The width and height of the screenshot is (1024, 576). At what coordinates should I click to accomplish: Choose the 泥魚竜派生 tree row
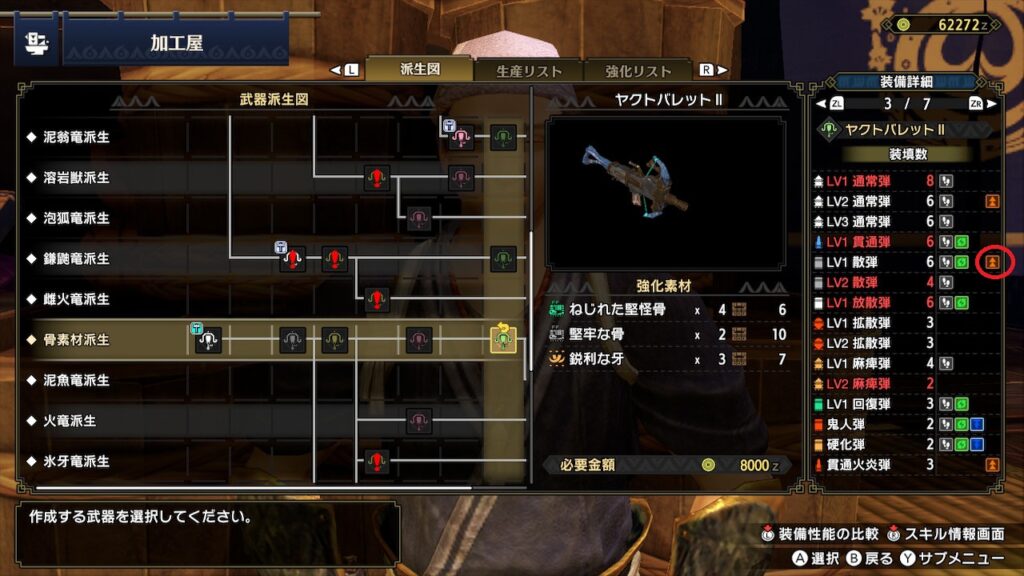click(70, 380)
